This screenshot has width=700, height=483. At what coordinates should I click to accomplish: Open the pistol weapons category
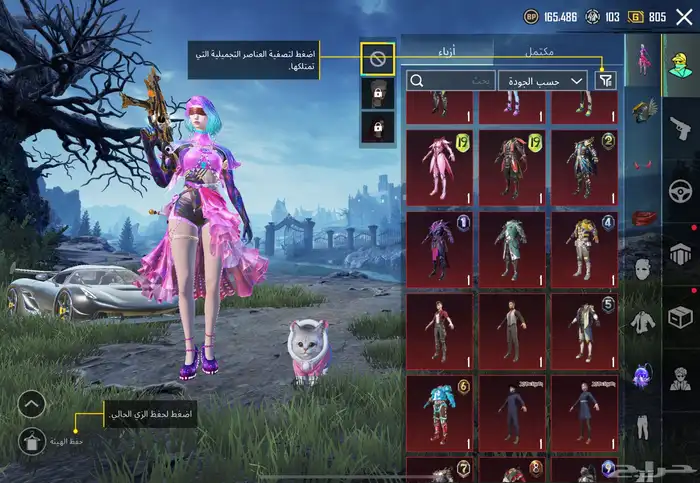click(x=681, y=128)
